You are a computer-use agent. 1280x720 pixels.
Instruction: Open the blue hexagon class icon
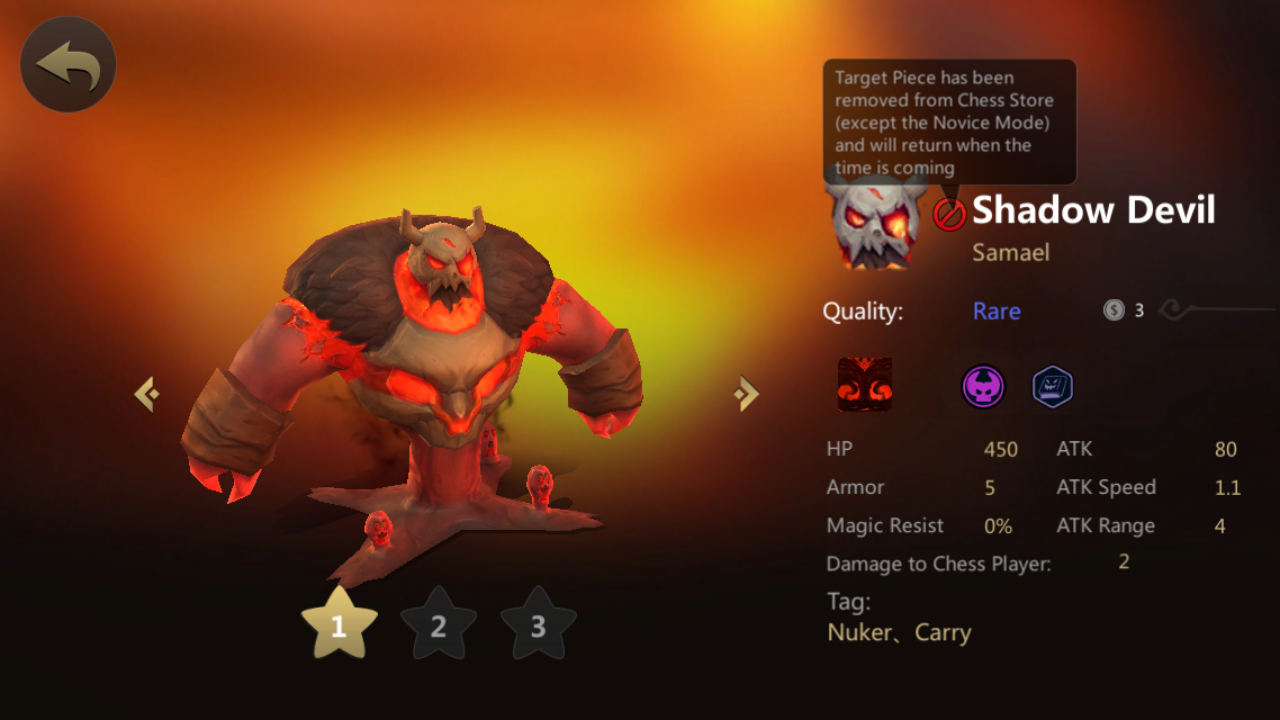(1053, 387)
